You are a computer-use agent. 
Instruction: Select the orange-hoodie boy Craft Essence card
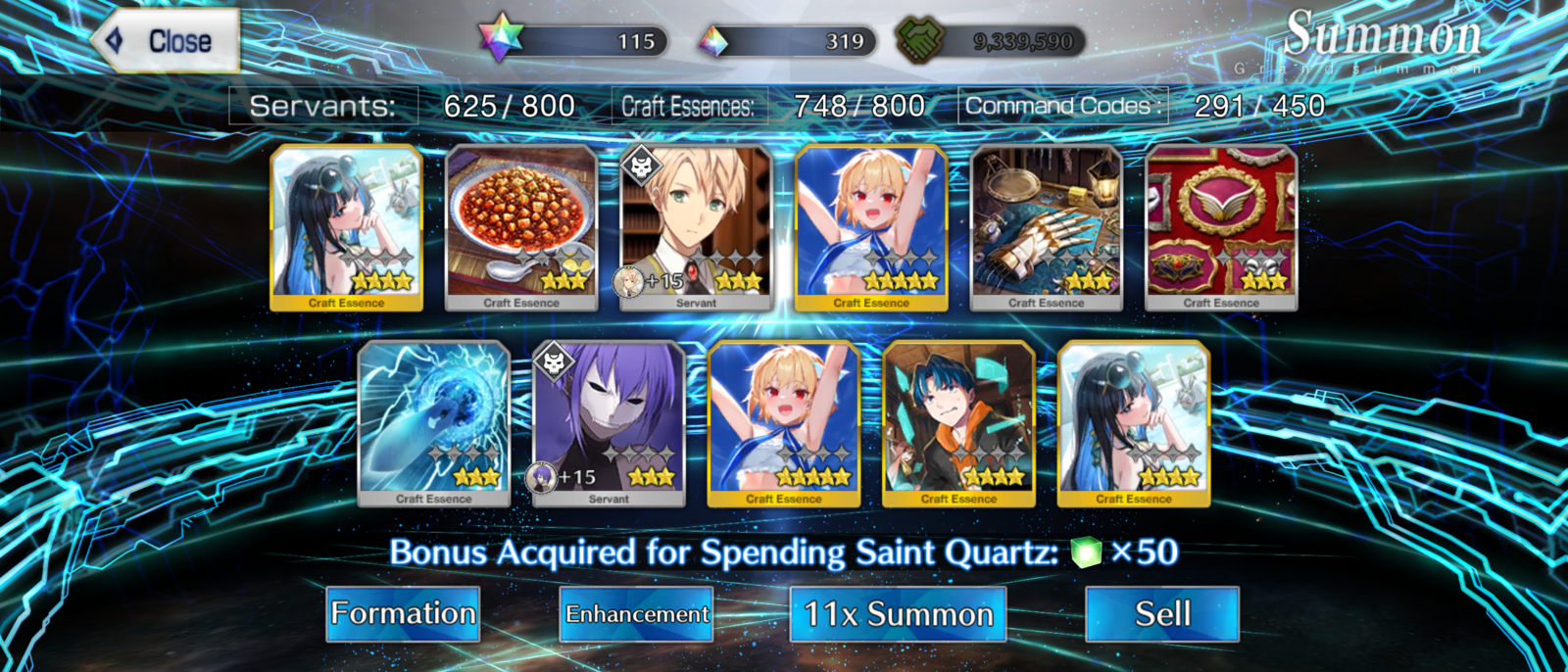point(958,423)
